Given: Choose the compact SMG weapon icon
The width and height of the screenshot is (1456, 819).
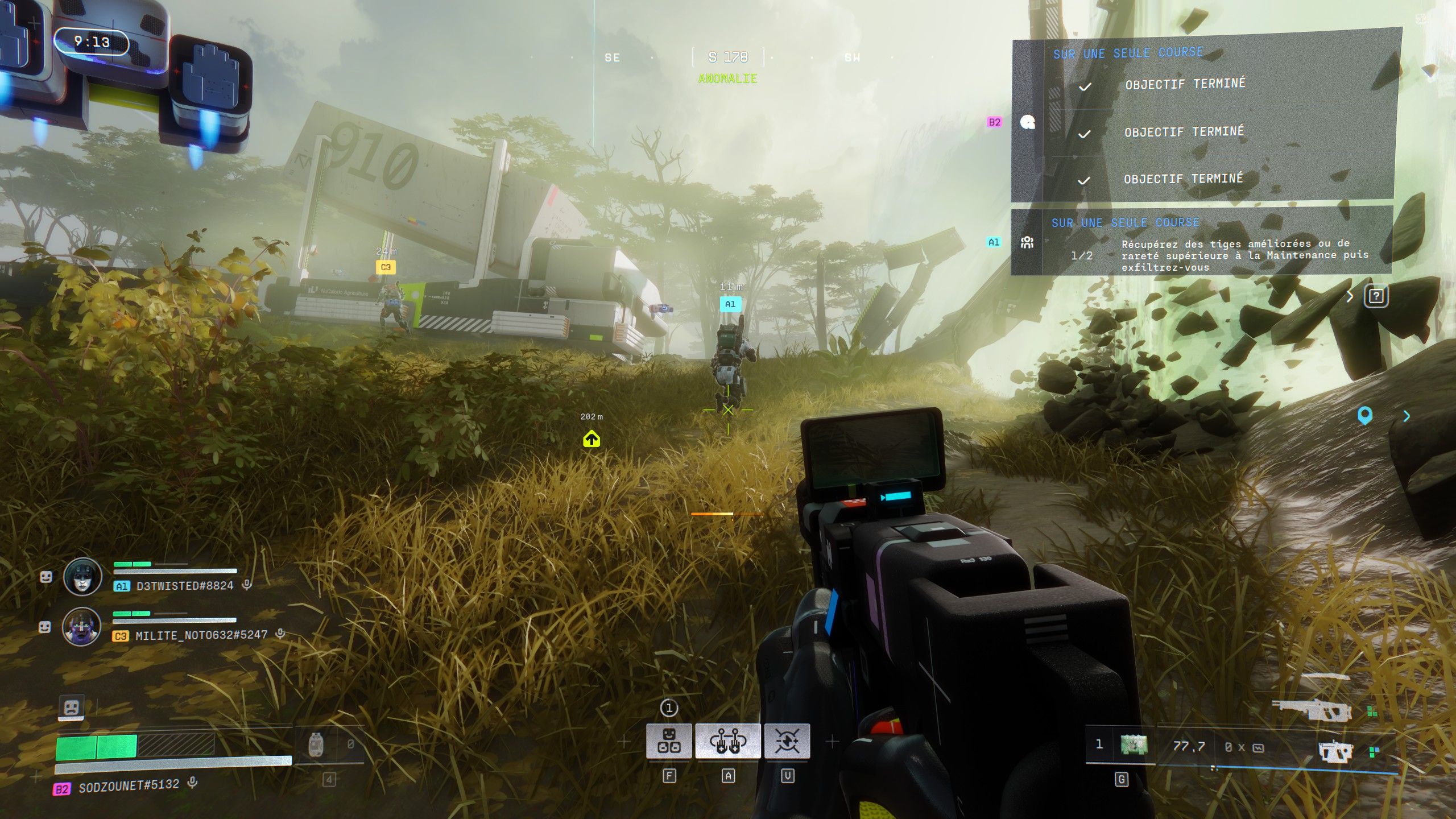Looking at the screenshot, I should 1334,751.
